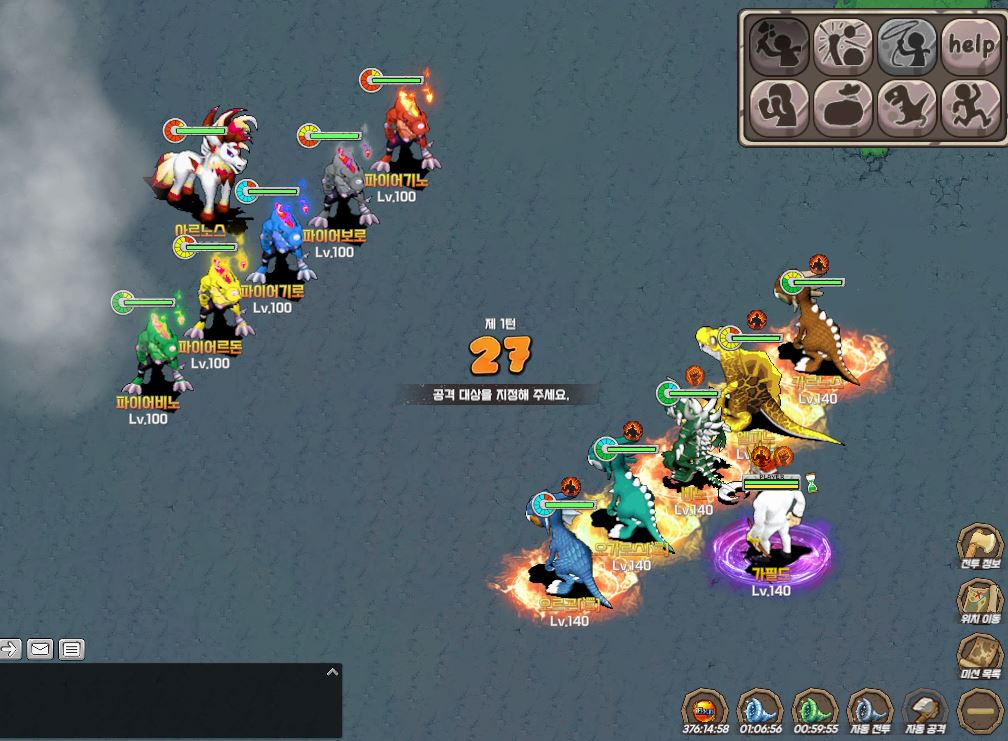Select the club strike skill command

[x=843, y=44]
